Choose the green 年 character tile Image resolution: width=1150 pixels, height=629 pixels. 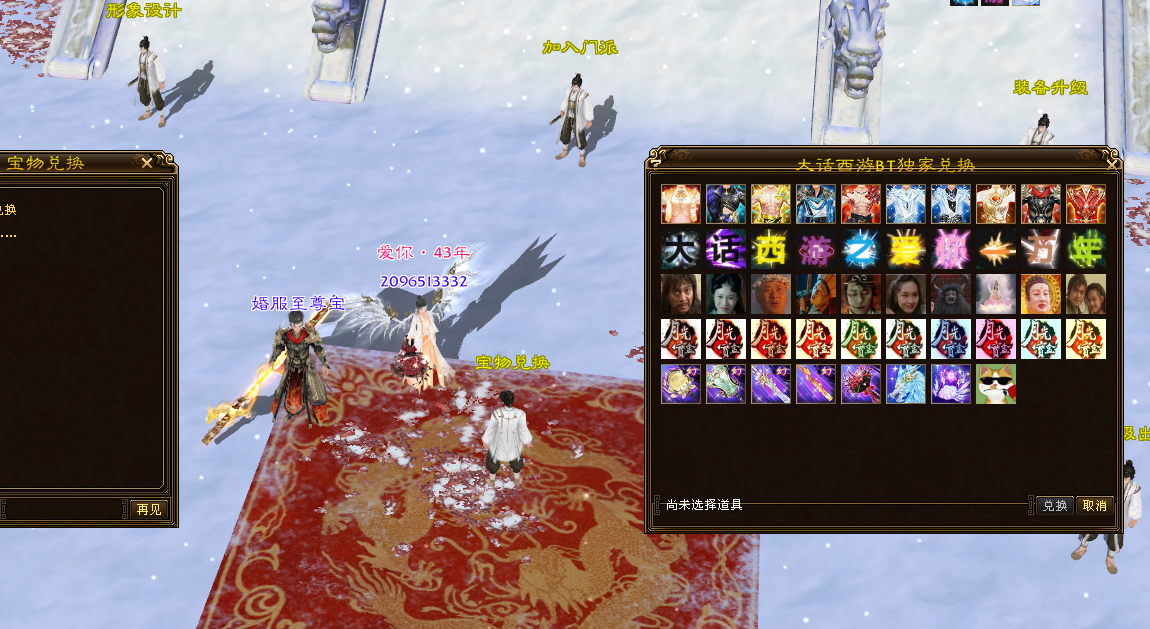[x=1085, y=249]
